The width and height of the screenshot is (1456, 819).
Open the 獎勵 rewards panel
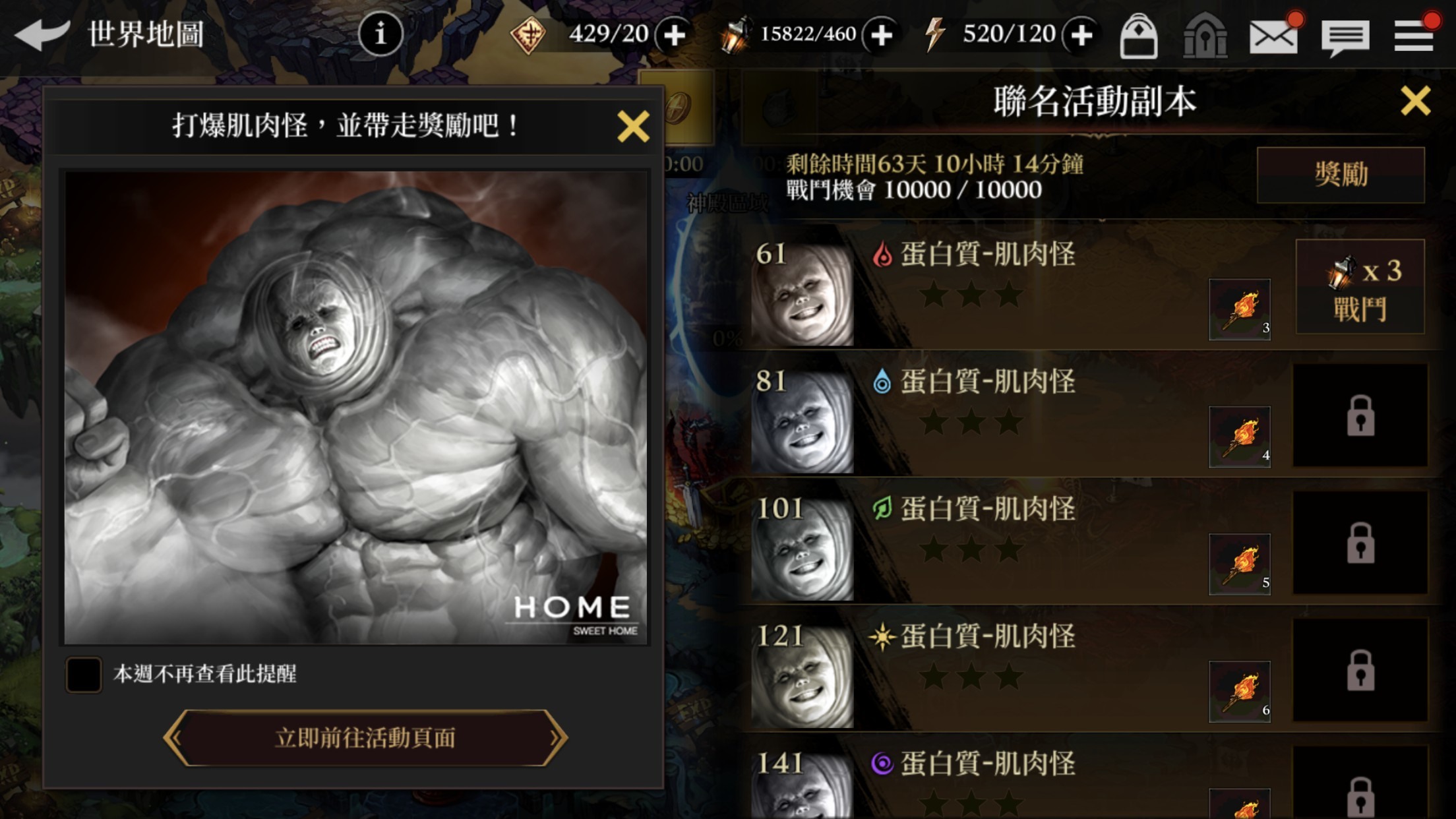click(1340, 173)
